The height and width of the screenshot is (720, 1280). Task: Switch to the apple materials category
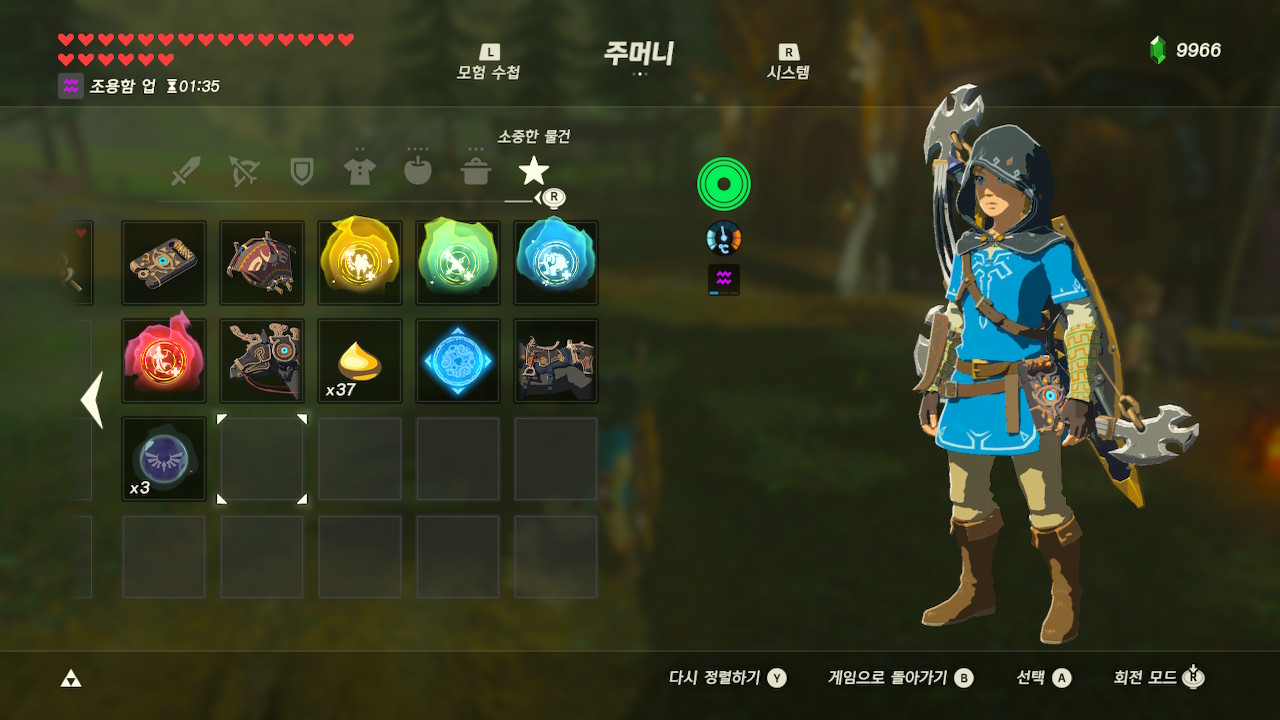point(417,171)
